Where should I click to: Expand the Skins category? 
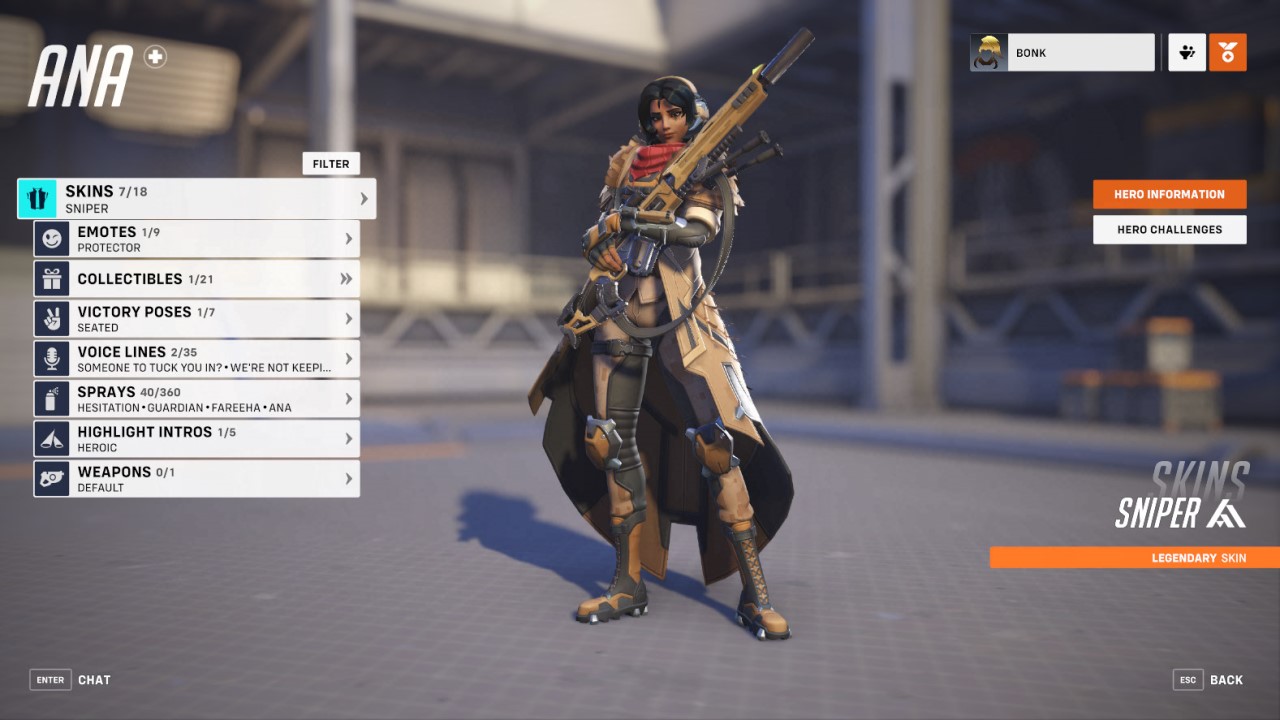tap(364, 197)
